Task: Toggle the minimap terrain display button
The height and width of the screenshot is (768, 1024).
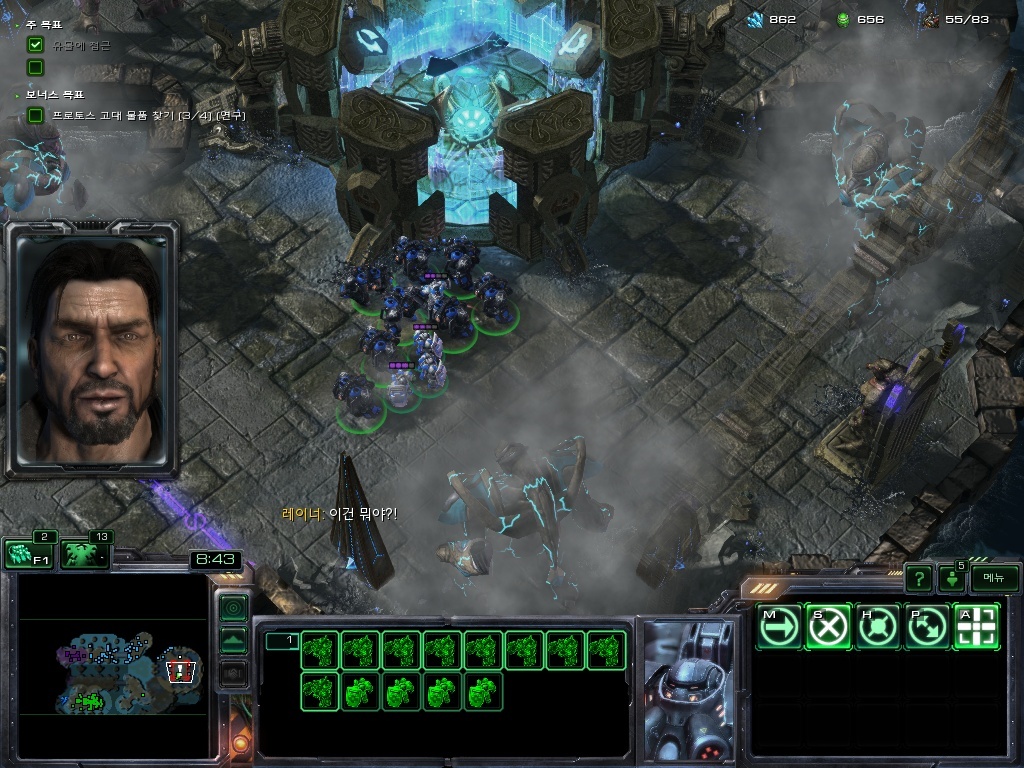Action: tap(233, 640)
